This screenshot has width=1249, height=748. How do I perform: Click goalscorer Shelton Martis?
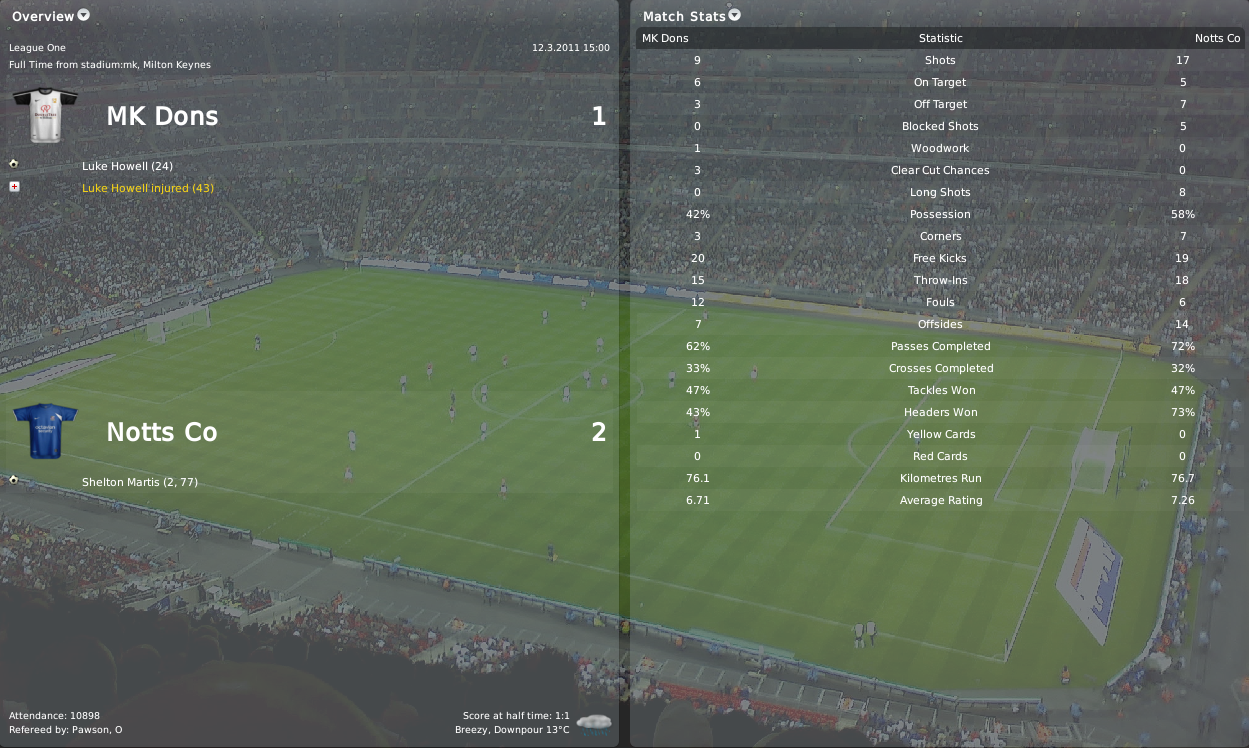click(x=140, y=482)
